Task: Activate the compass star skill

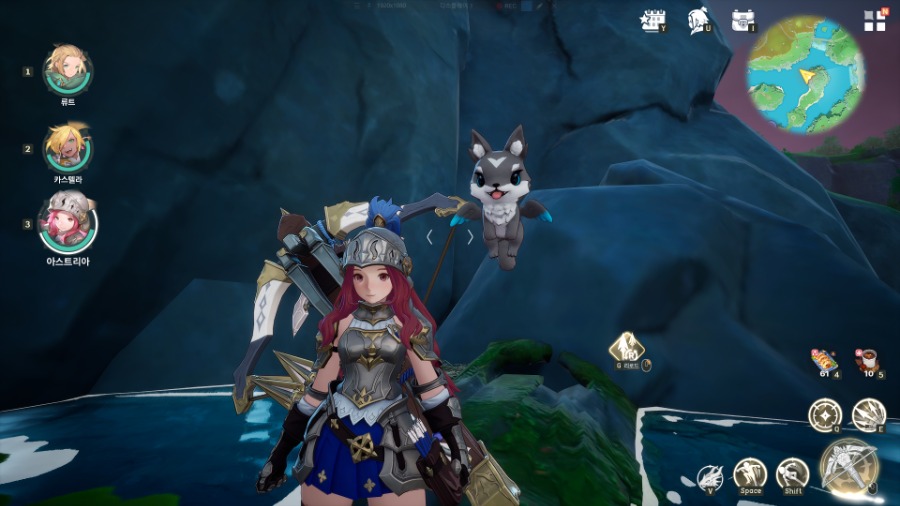Action: click(825, 414)
